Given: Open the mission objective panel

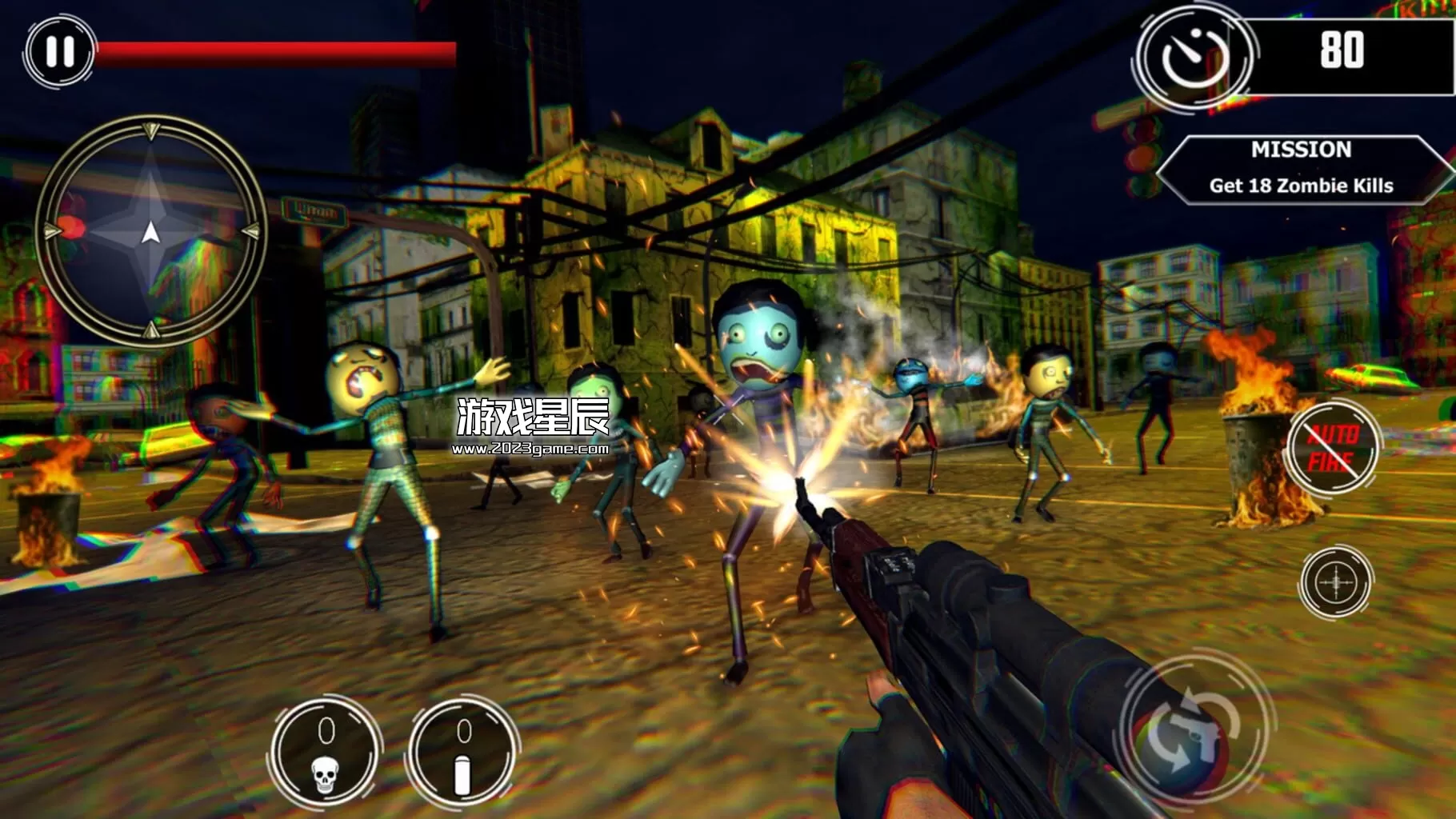Looking at the screenshot, I should [x=1301, y=169].
